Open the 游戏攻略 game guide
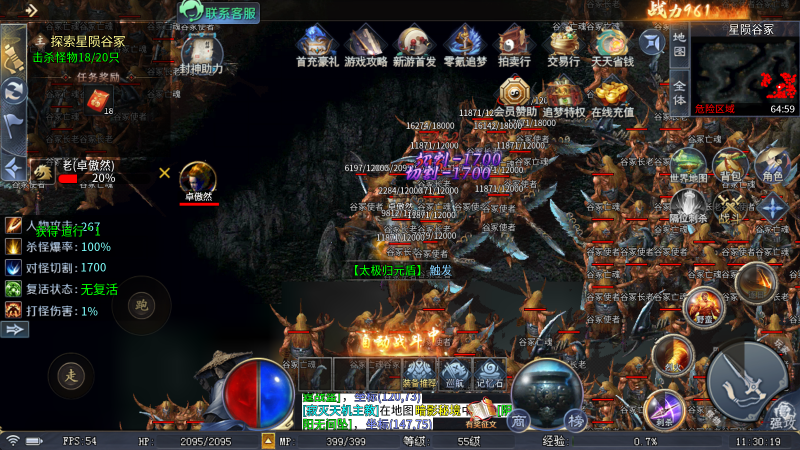Screen dimensions: 800x450 pos(364,45)
